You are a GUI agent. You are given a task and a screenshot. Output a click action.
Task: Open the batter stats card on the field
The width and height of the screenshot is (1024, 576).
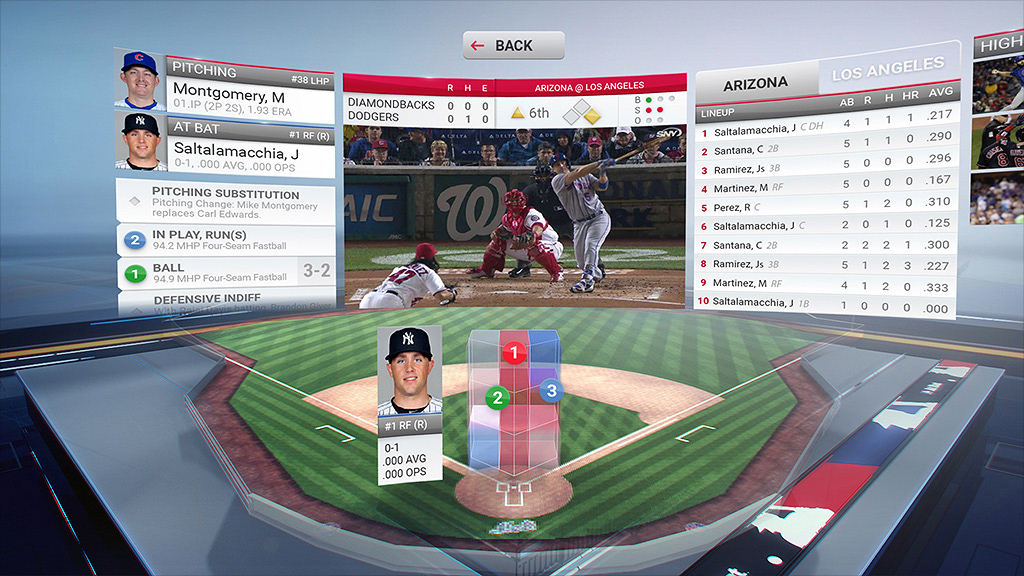click(409, 404)
